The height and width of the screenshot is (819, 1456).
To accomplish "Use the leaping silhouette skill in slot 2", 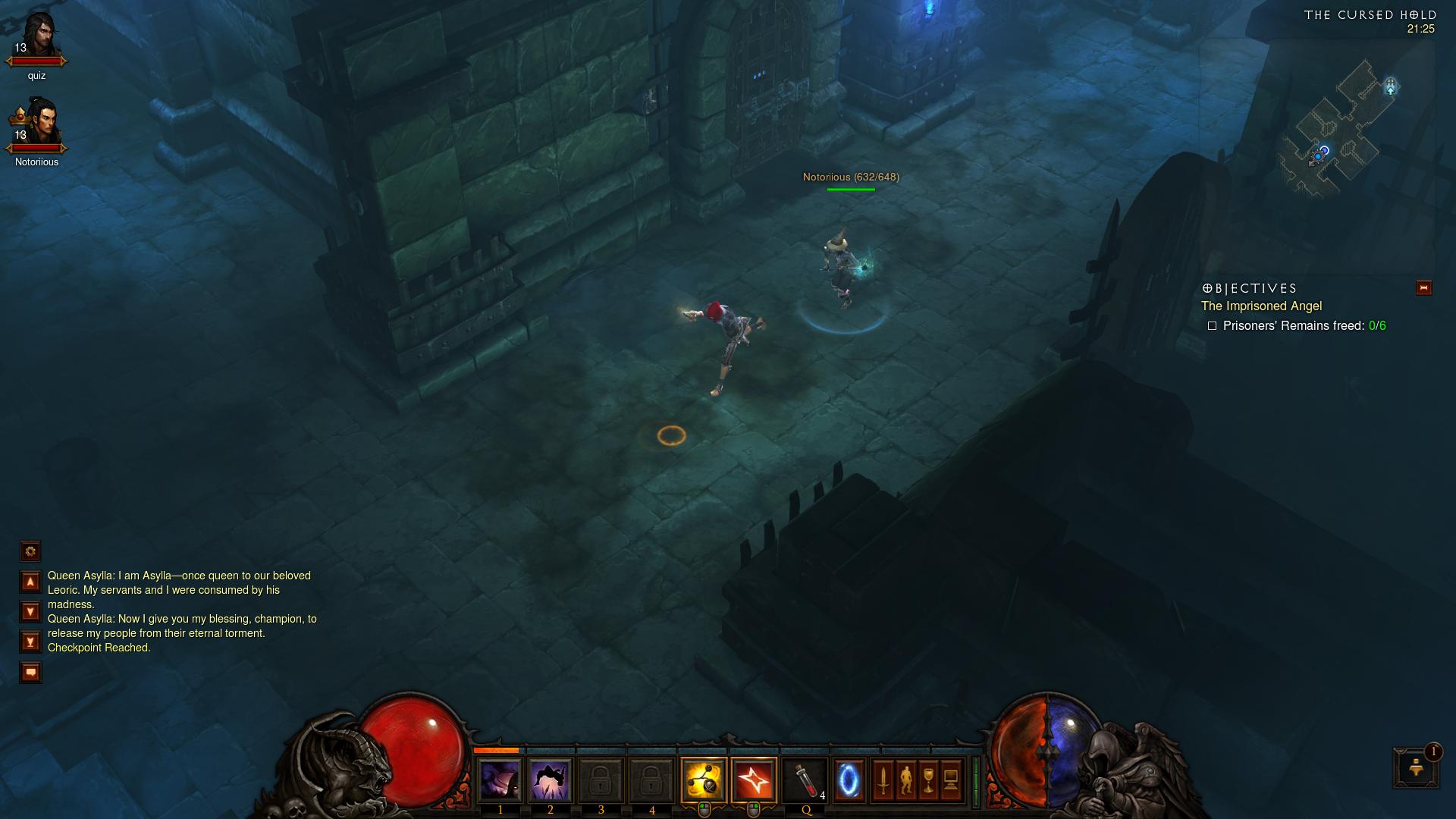I will pyautogui.click(x=550, y=780).
